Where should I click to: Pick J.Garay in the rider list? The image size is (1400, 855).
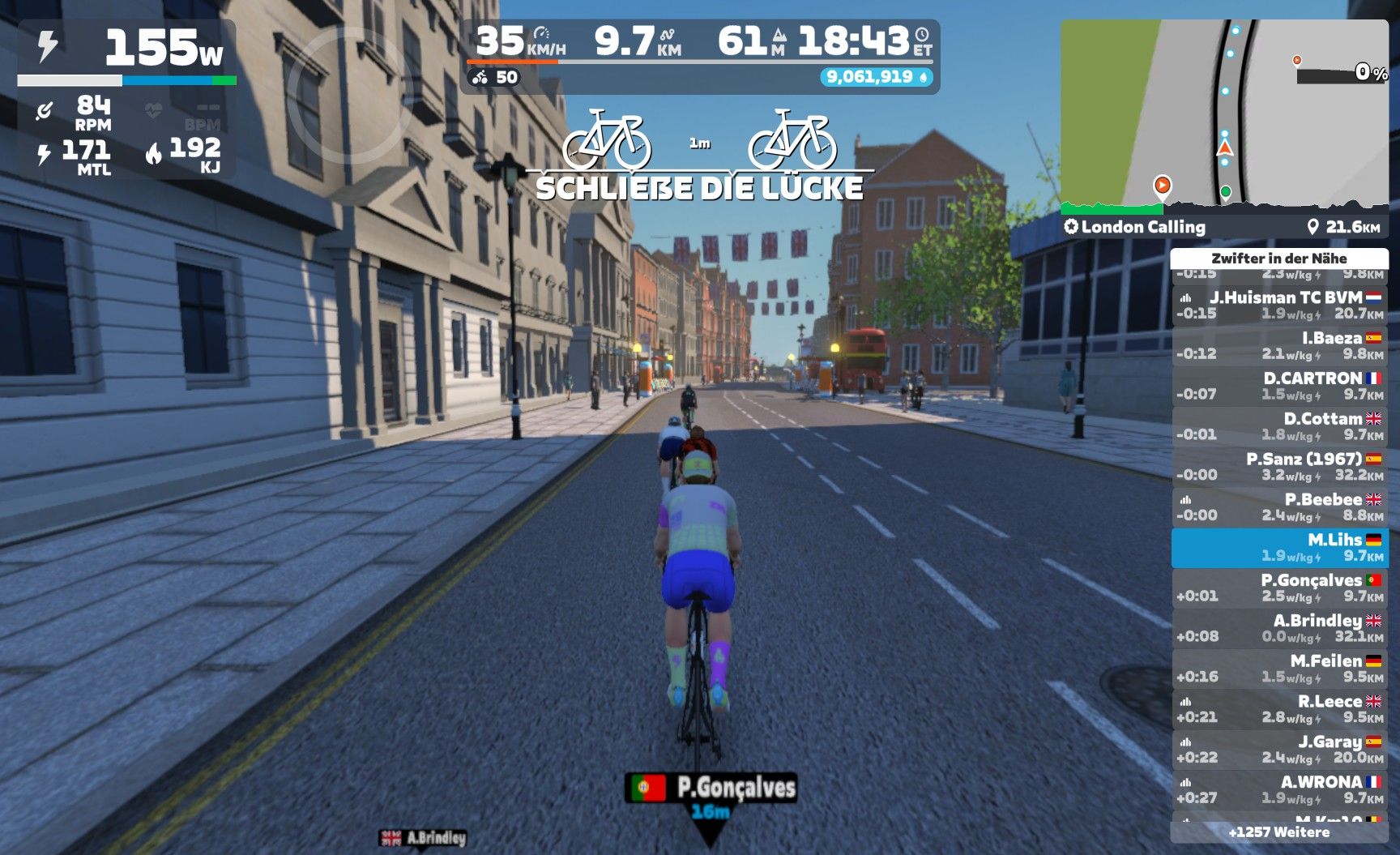click(x=1278, y=750)
